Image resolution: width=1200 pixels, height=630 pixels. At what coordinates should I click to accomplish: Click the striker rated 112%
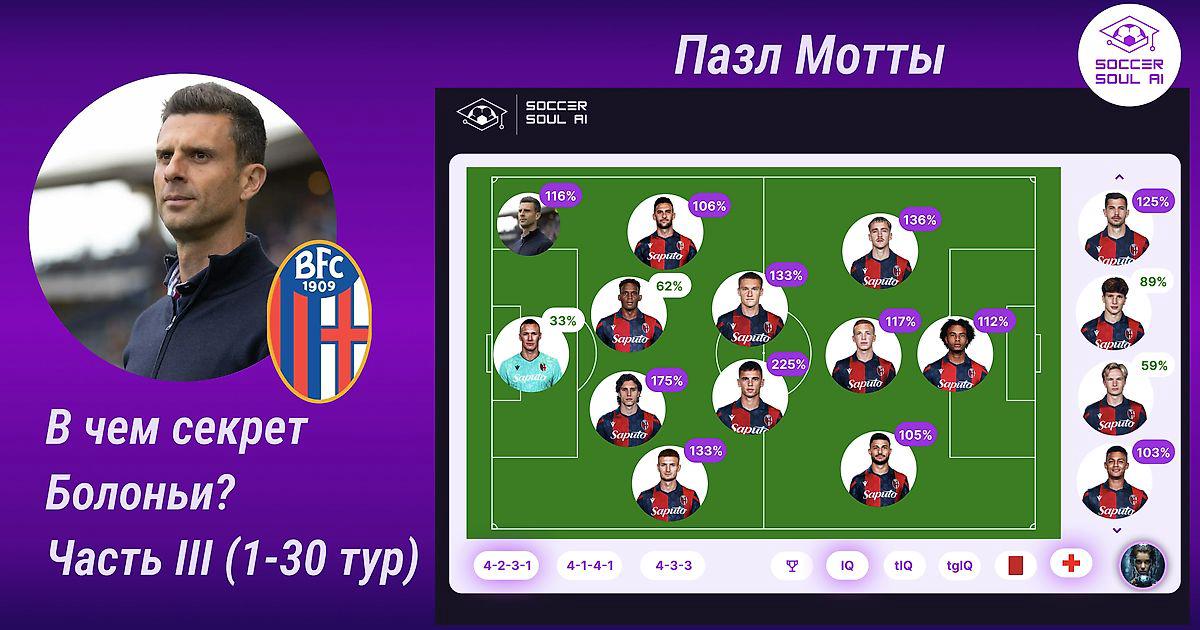click(955, 355)
